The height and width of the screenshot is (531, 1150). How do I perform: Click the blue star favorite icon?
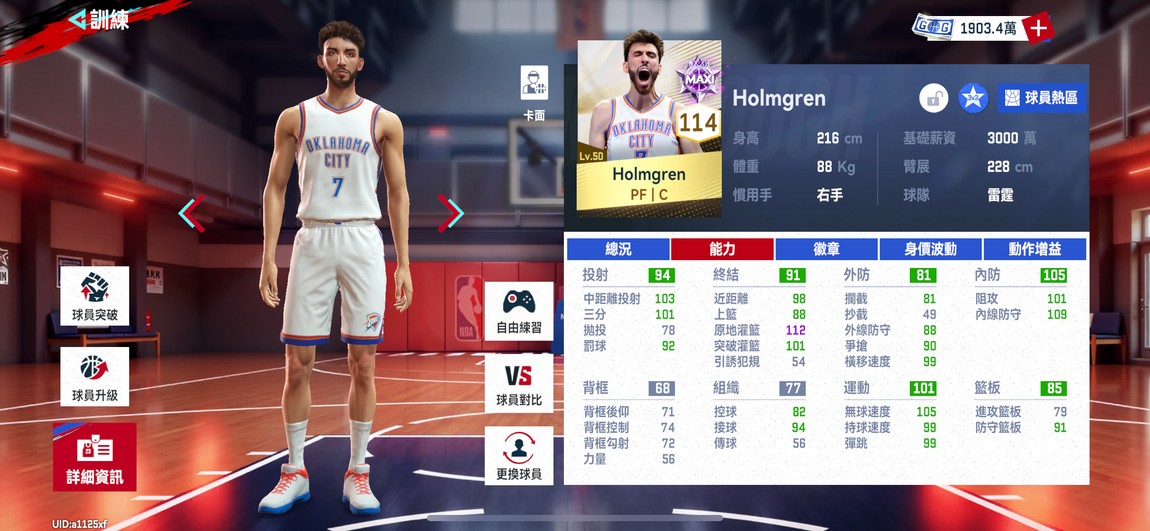[x=972, y=98]
